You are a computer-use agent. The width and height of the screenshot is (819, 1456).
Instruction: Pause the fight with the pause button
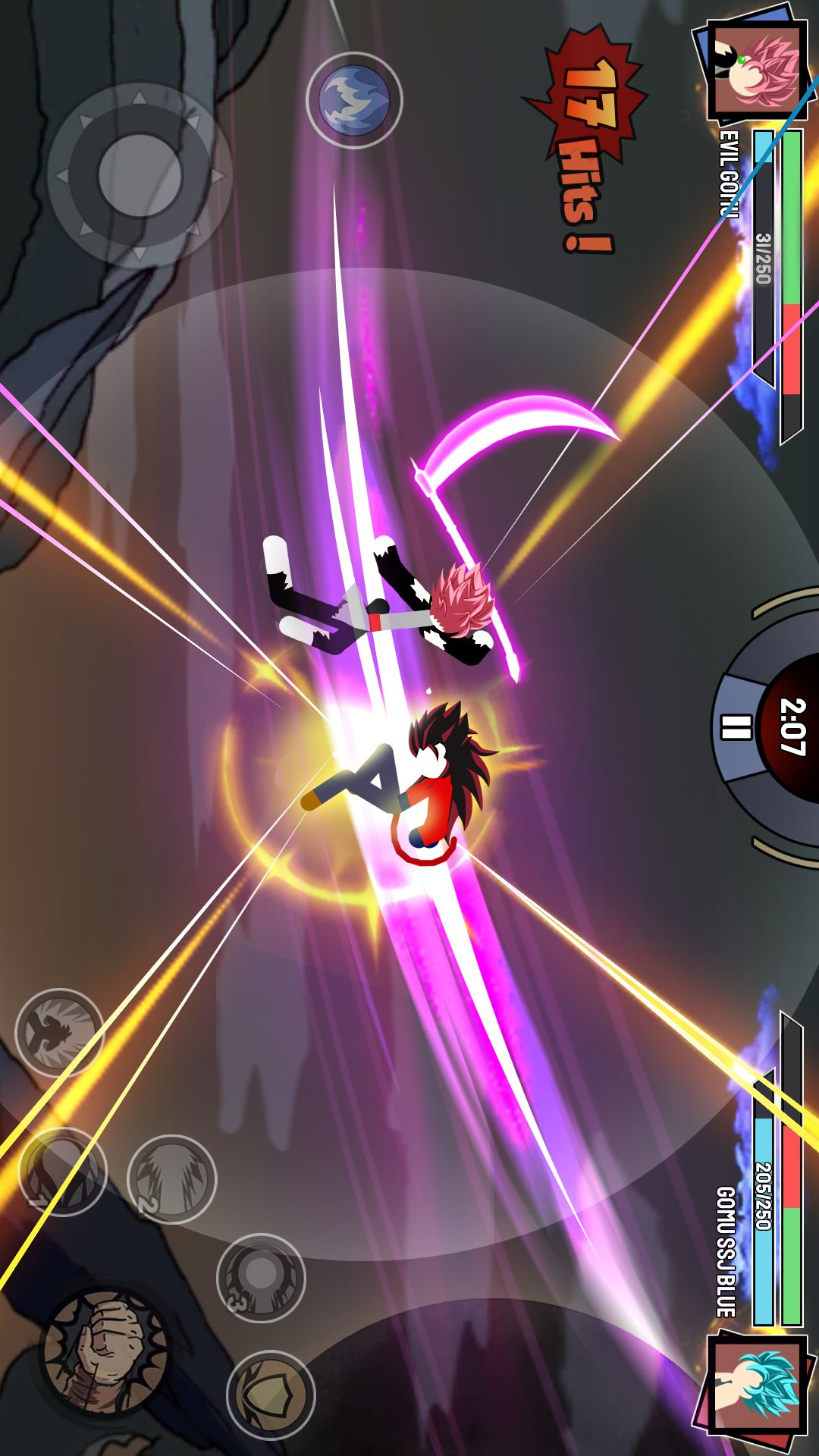tap(735, 727)
